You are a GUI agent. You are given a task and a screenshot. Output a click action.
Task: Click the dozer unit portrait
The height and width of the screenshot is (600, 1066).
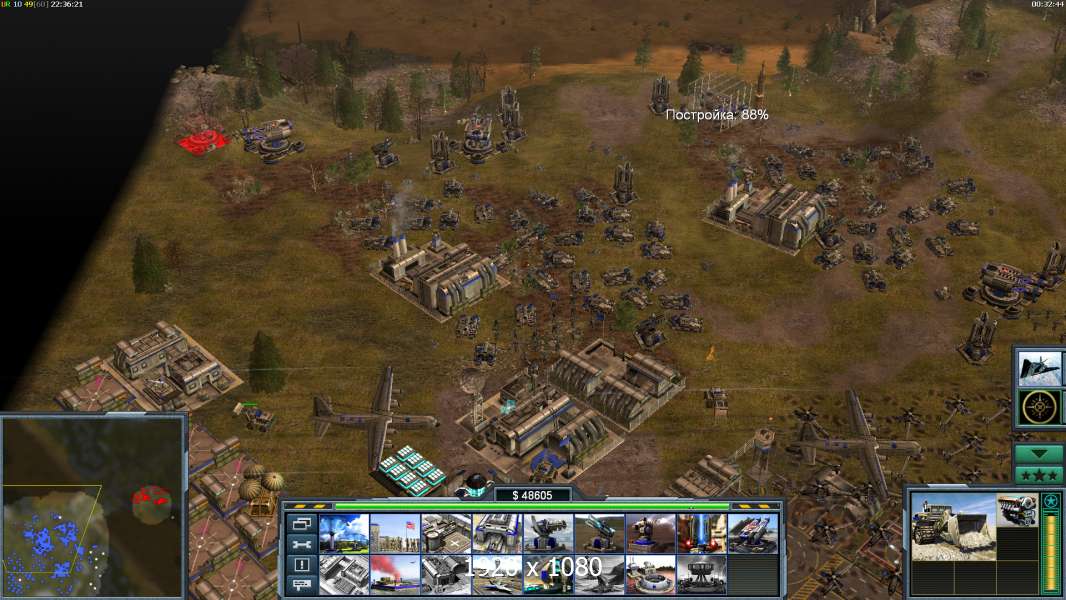coord(951,526)
